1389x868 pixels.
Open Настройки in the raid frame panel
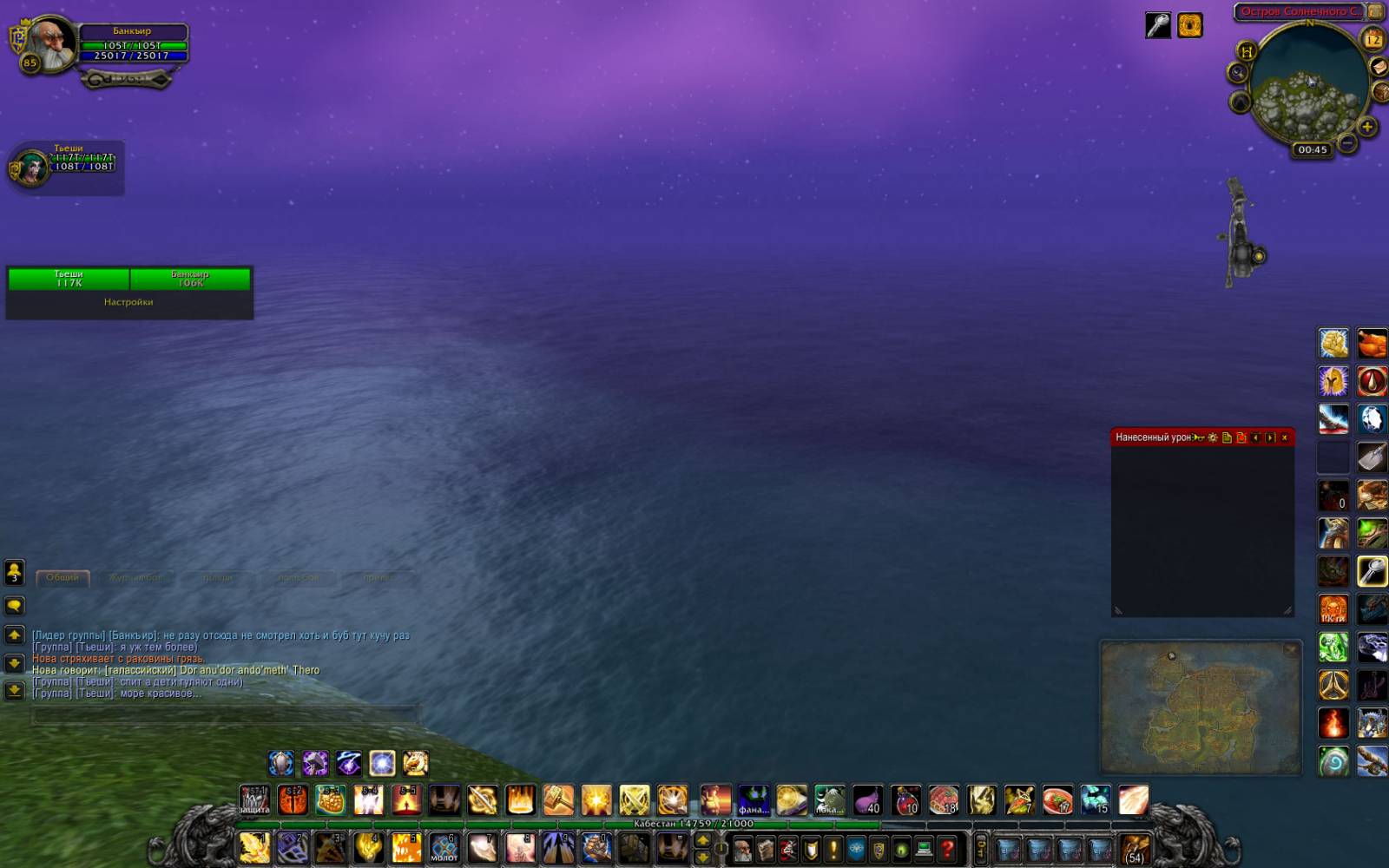pyautogui.click(x=128, y=302)
